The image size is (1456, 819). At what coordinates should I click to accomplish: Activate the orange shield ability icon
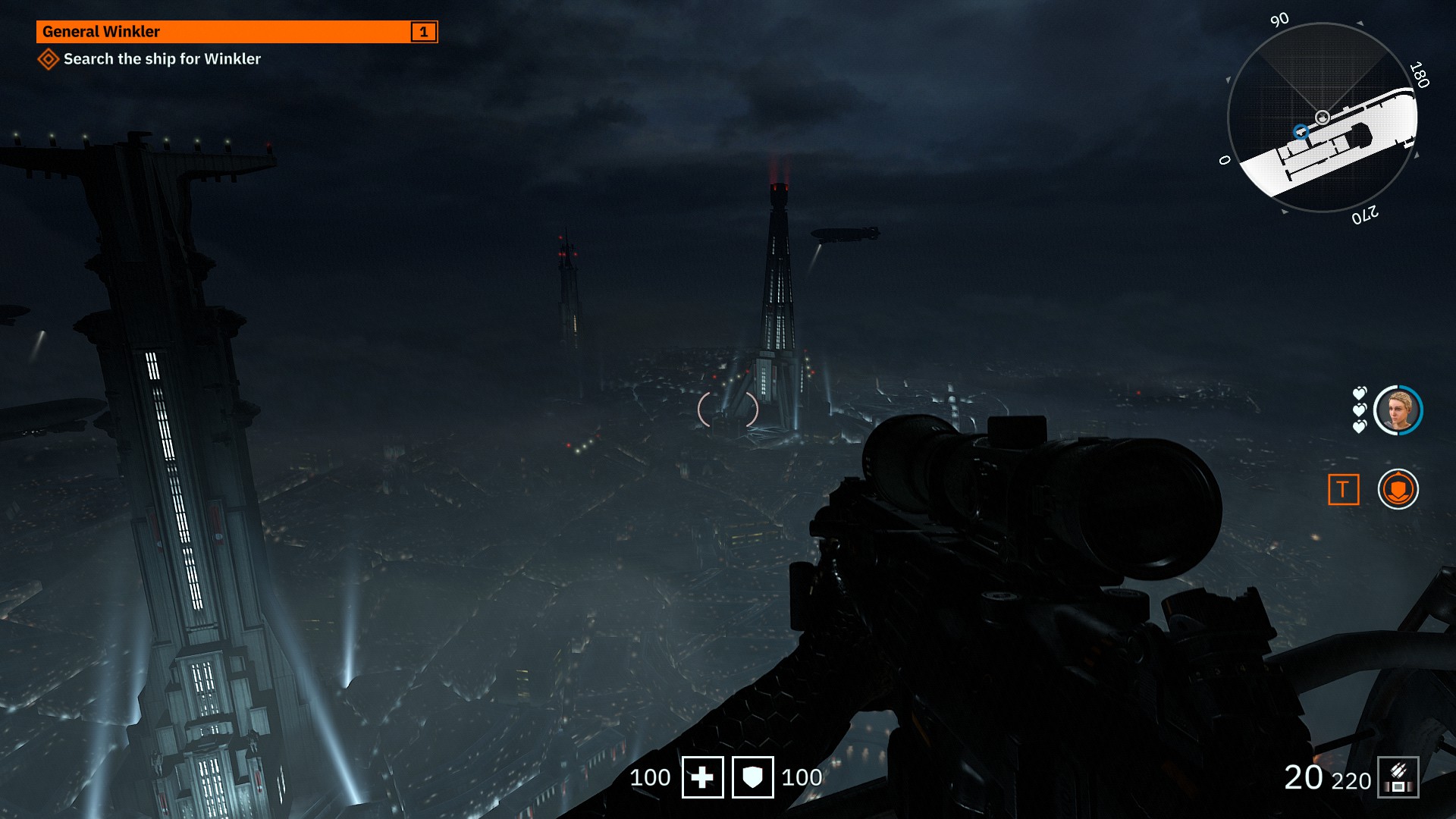click(x=1398, y=489)
